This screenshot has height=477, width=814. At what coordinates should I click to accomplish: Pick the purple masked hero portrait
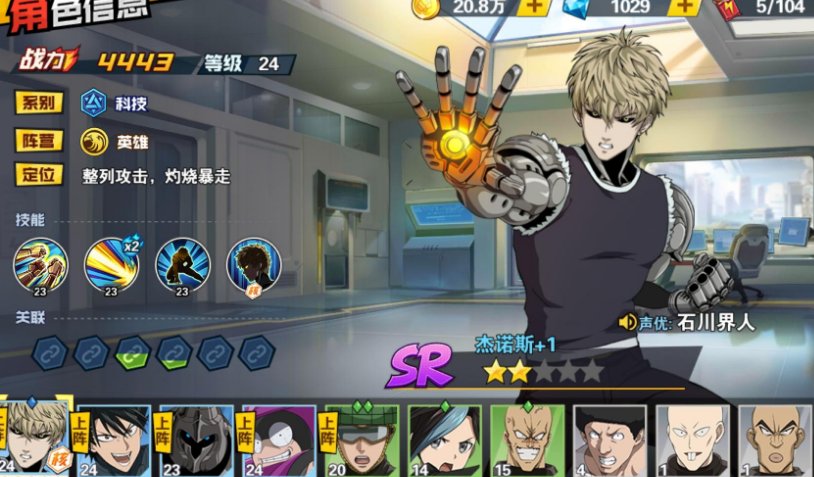278,439
